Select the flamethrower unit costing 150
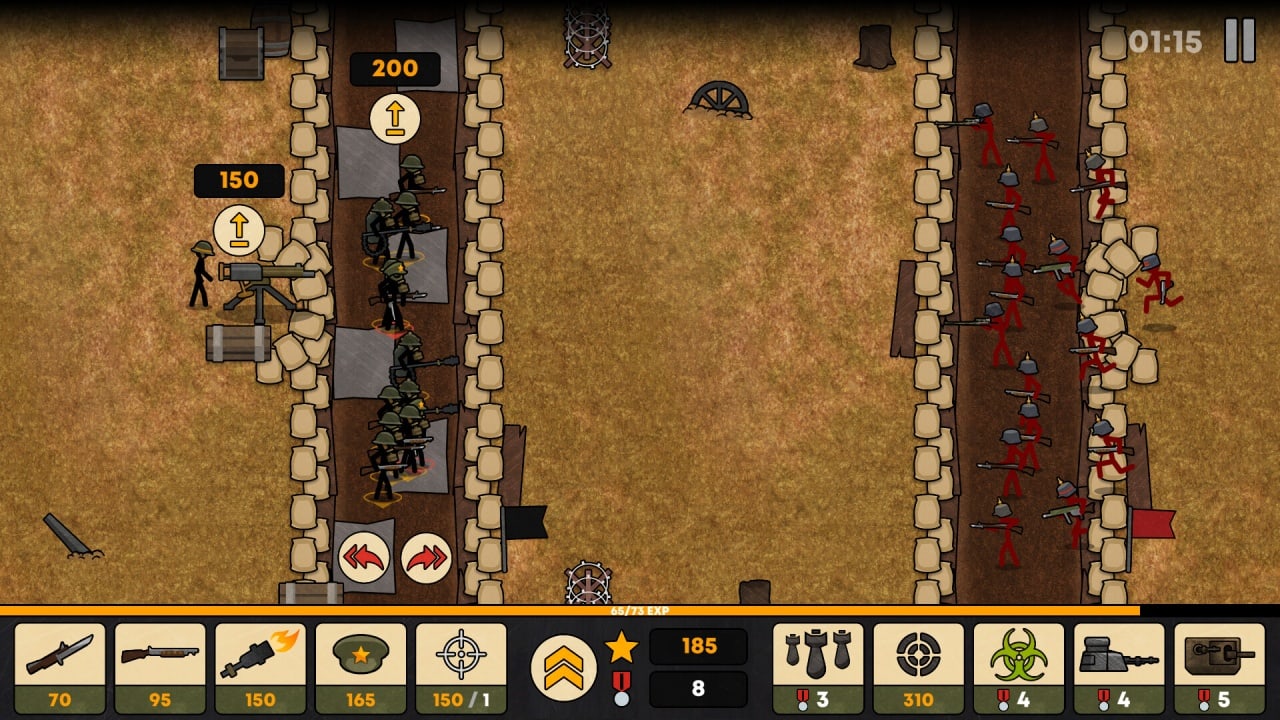Image resolution: width=1280 pixels, height=720 pixels. point(260,667)
